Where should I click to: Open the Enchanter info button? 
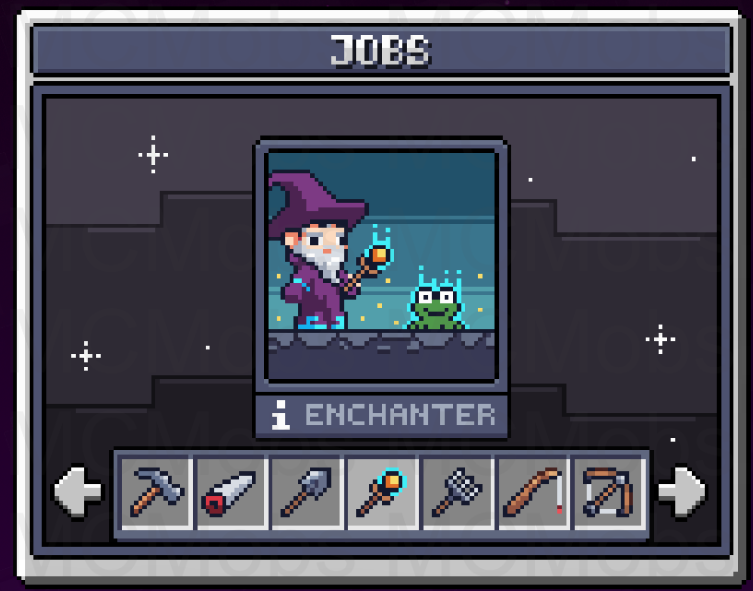click(x=281, y=415)
